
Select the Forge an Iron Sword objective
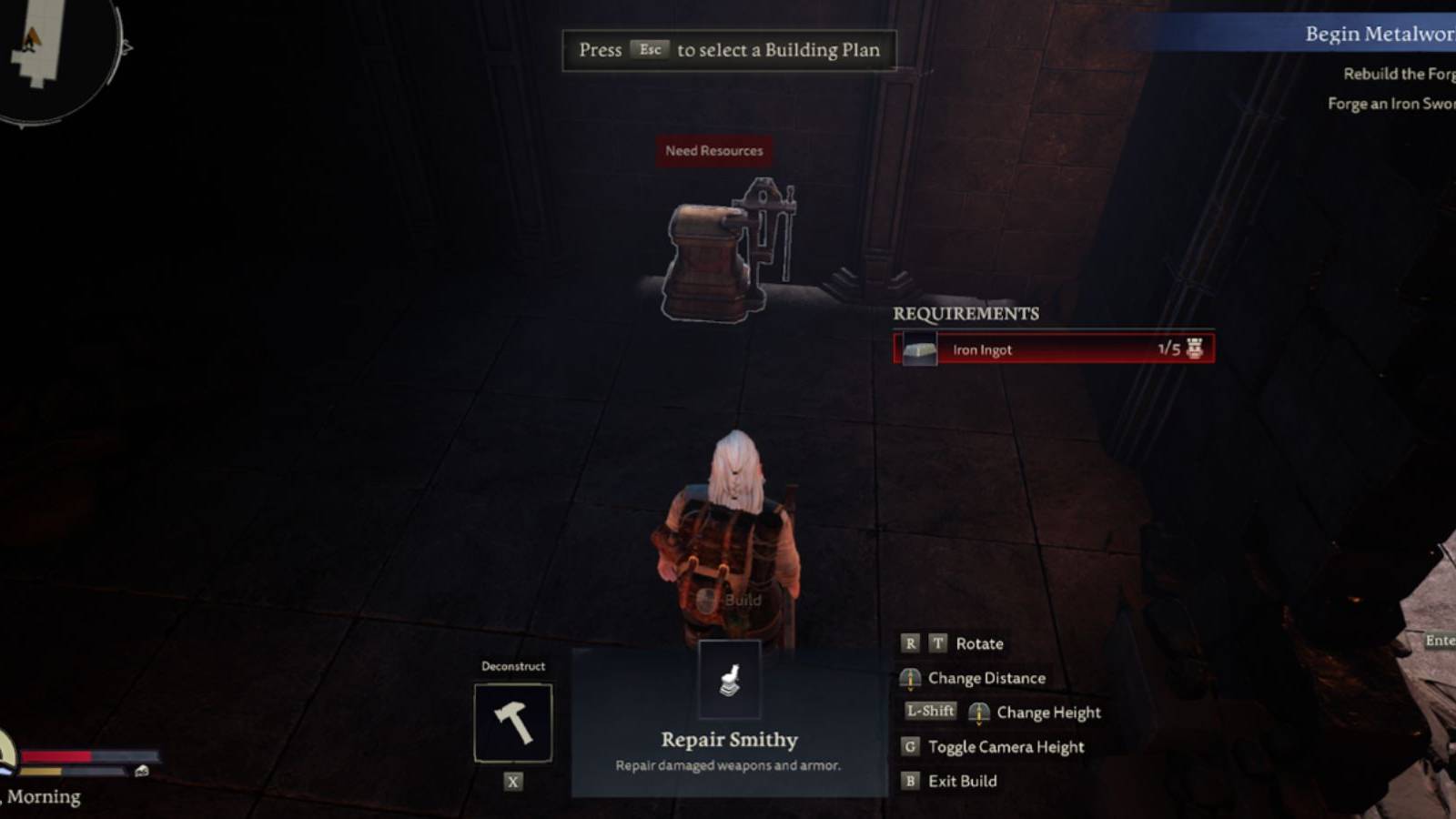[1390, 103]
